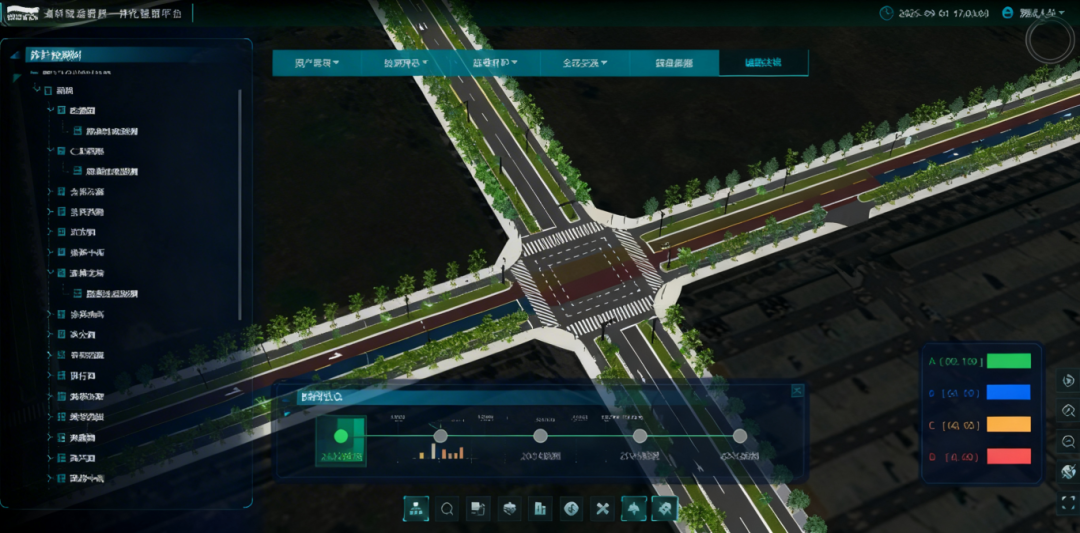
Task: Open the magnifier search tool in bottom toolbar
Action: coord(447,509)
